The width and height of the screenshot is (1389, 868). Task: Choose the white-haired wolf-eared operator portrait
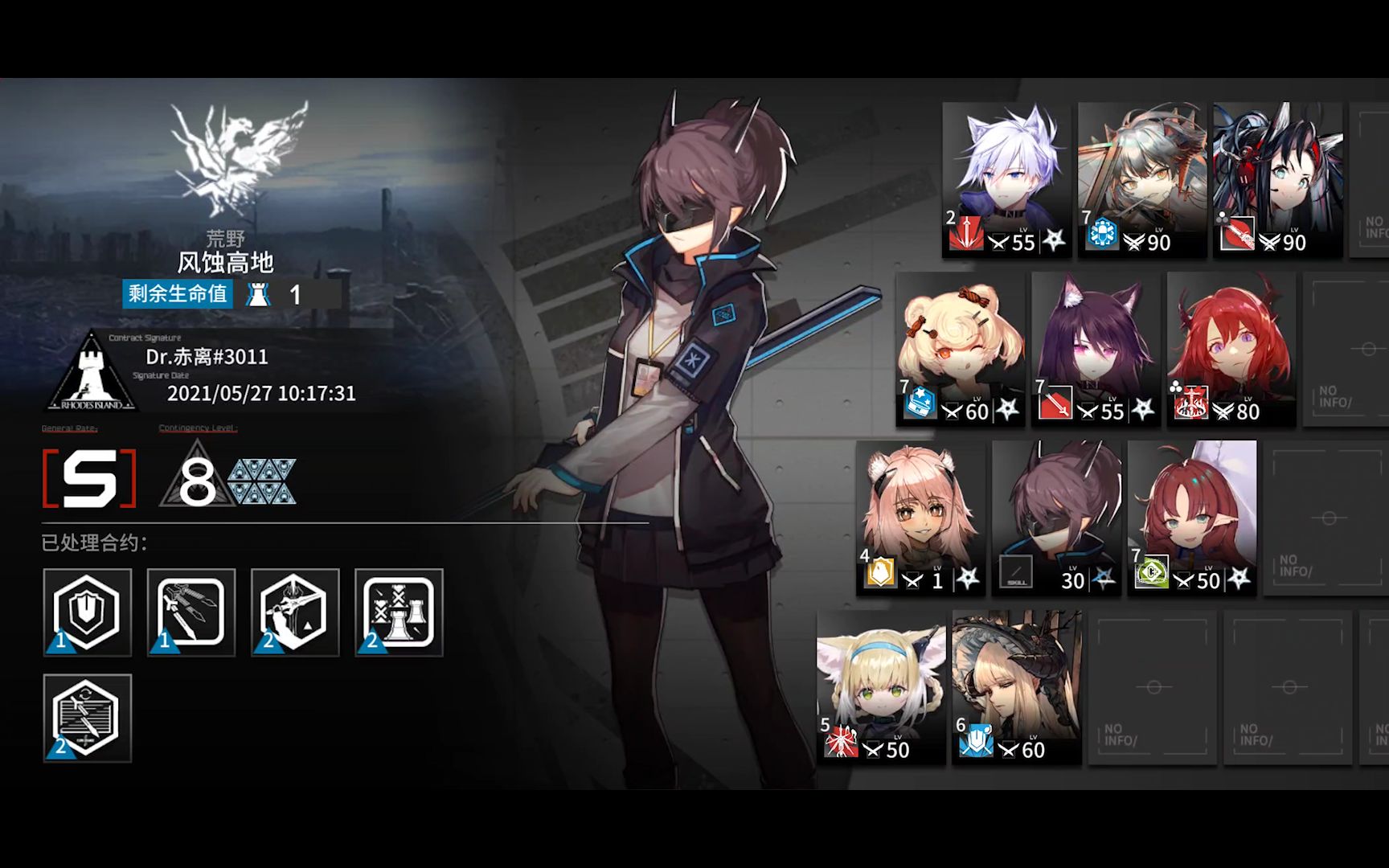point(1006,178)
